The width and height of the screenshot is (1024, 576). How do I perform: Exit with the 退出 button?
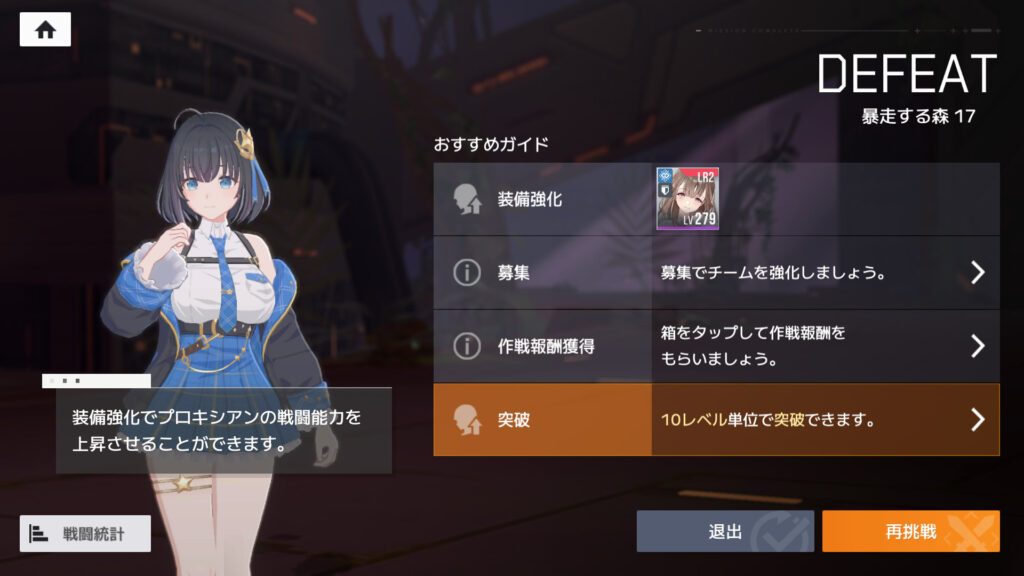(x=725, y=532)
